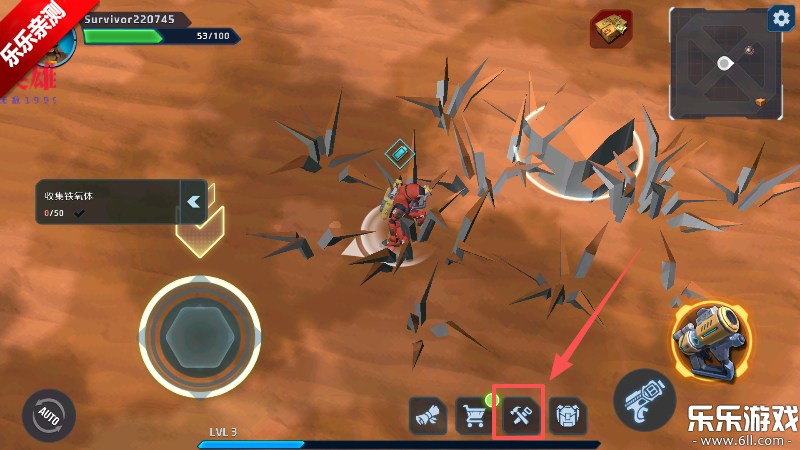This screenshot has width=800, height=450.
Task: Open settings with the gear icon
Action: [x=780, y=19]
